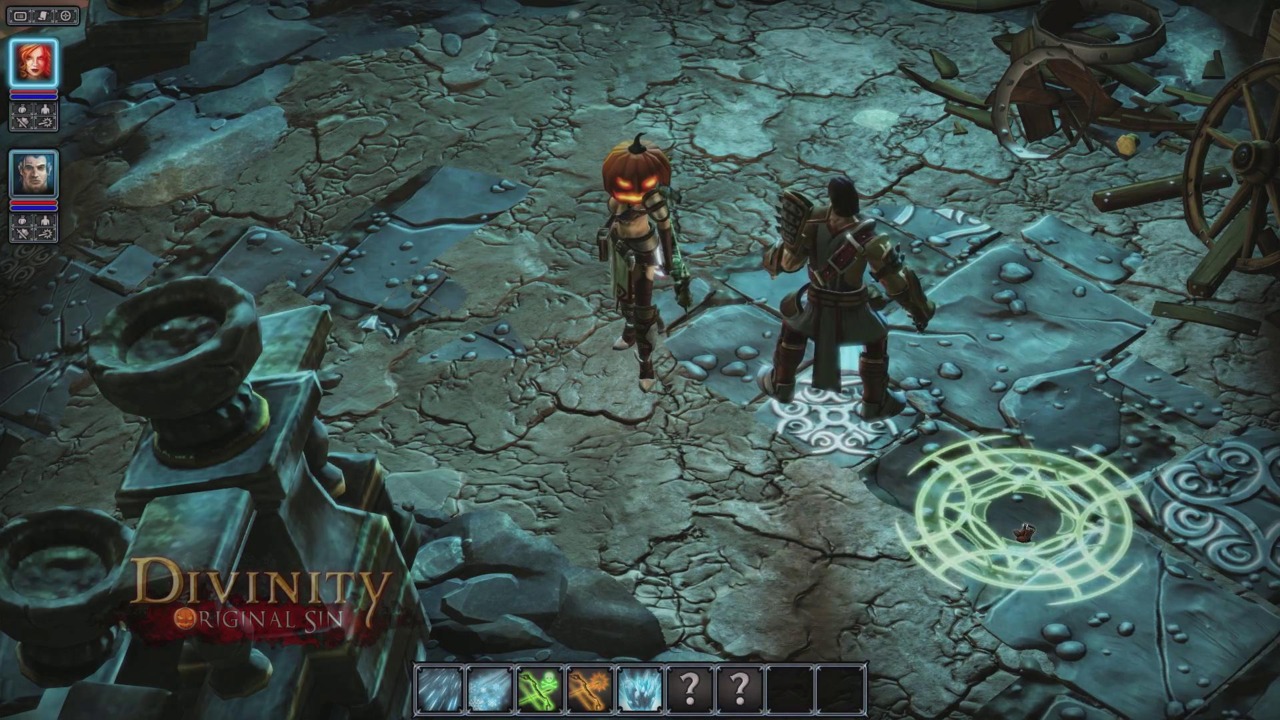Choose the orange explosive arrow skill

pyautogui.click(x=589, y=689)
